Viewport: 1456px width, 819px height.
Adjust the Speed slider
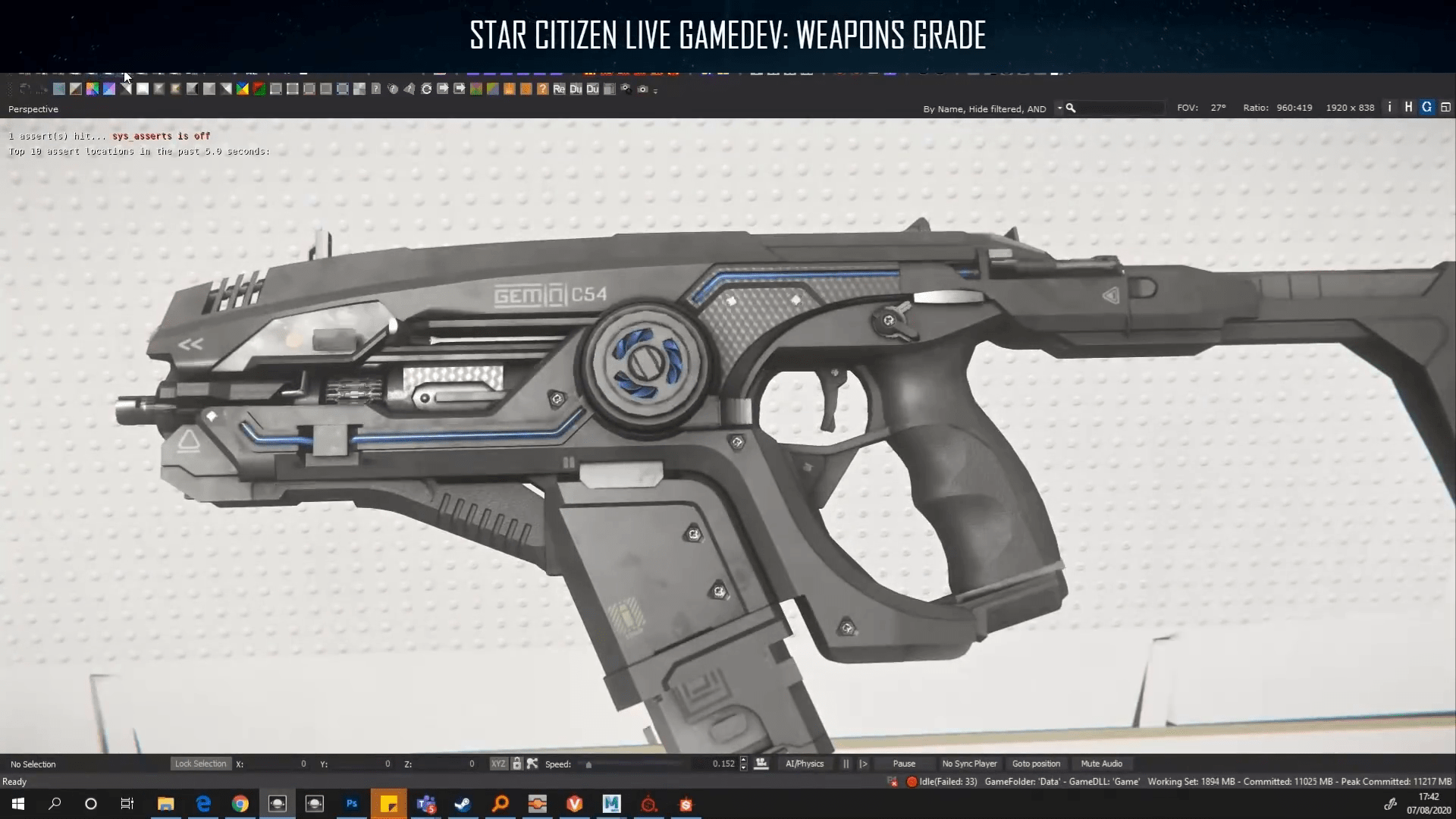coord(590,764)
